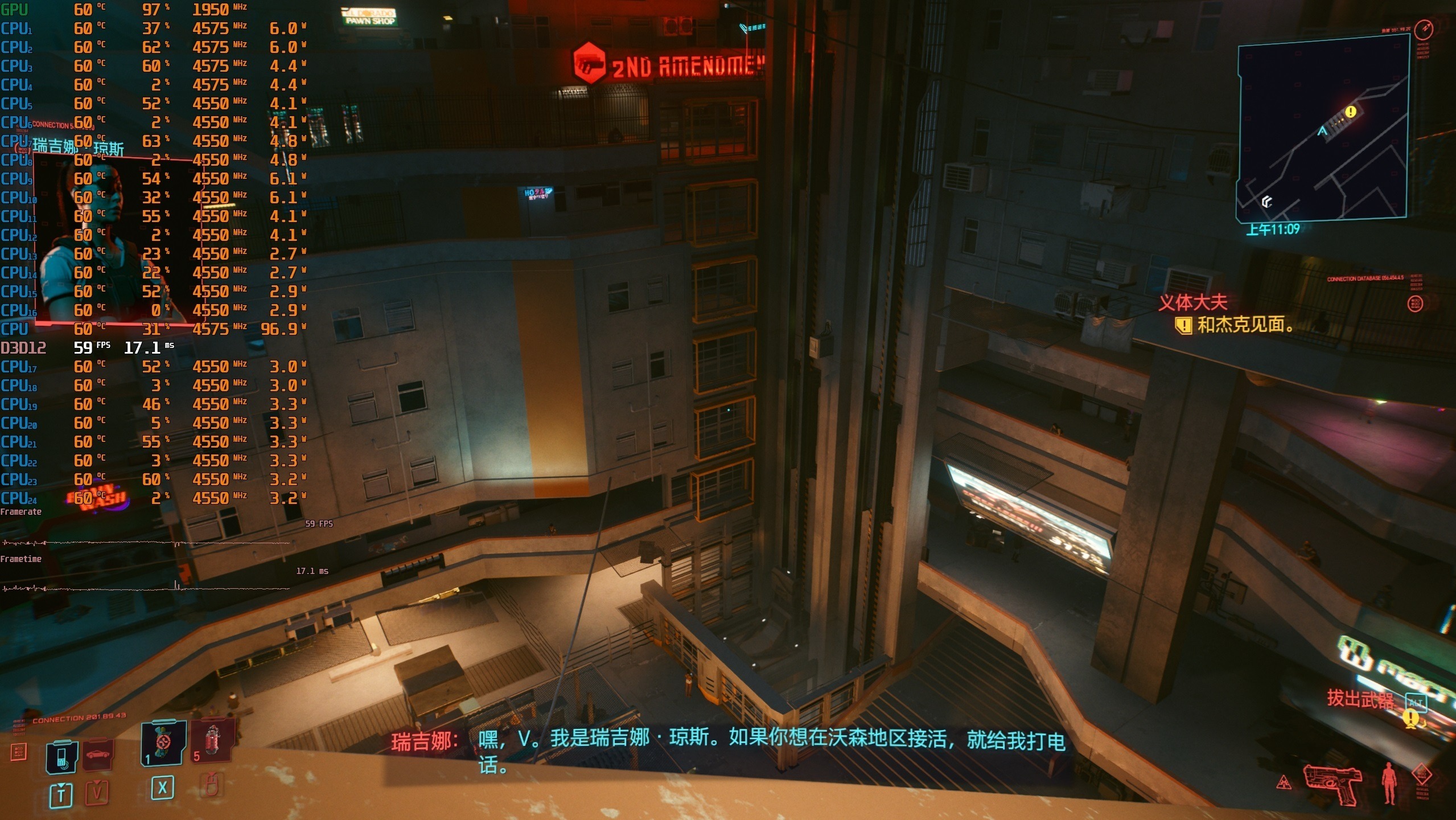Click the 拔出武器 draw weapon label
The width and height of the screenshot is (1456, 820).
(x=1360, y=699)
